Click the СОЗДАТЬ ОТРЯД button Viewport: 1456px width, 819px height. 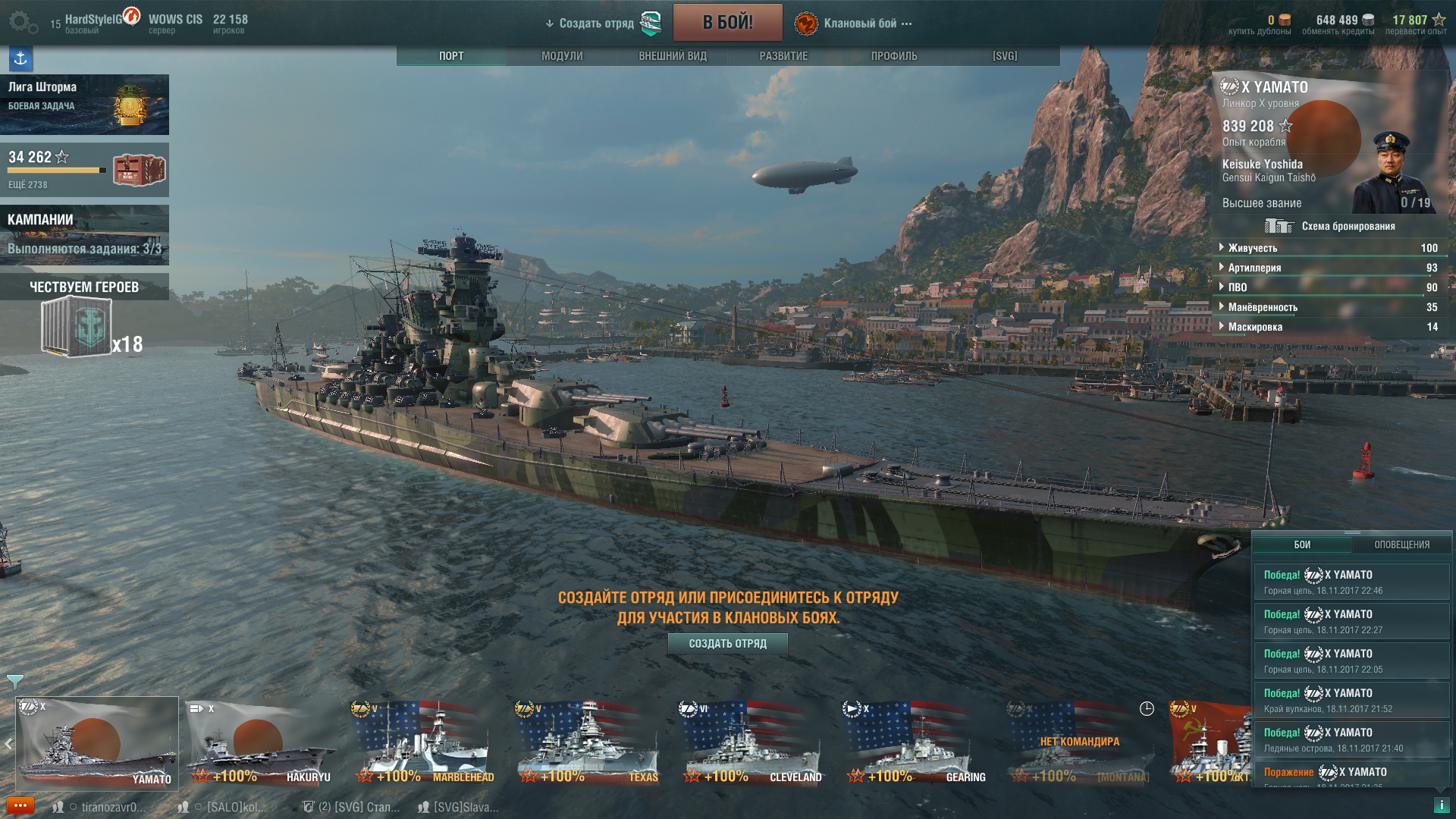click(x=727, y=644)
